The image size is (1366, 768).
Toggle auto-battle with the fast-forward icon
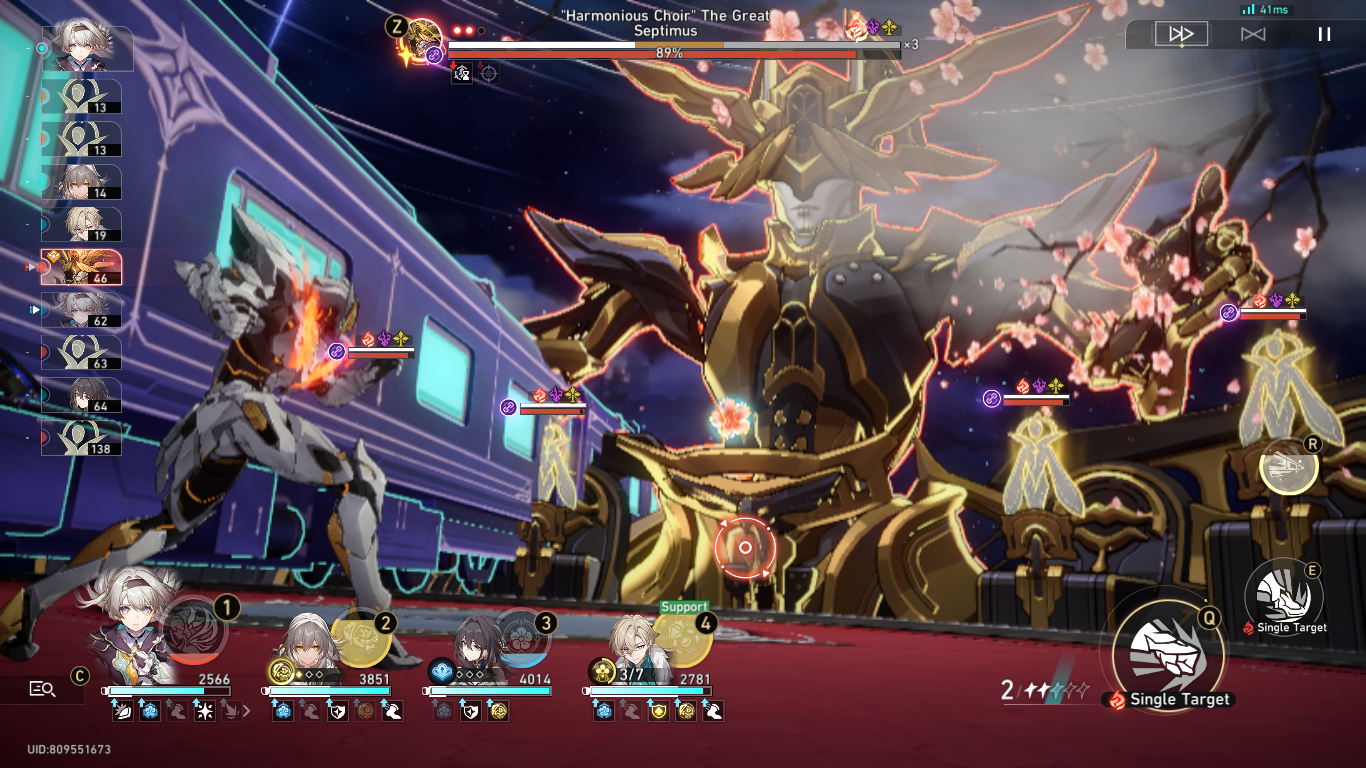tap(1180, 33)
